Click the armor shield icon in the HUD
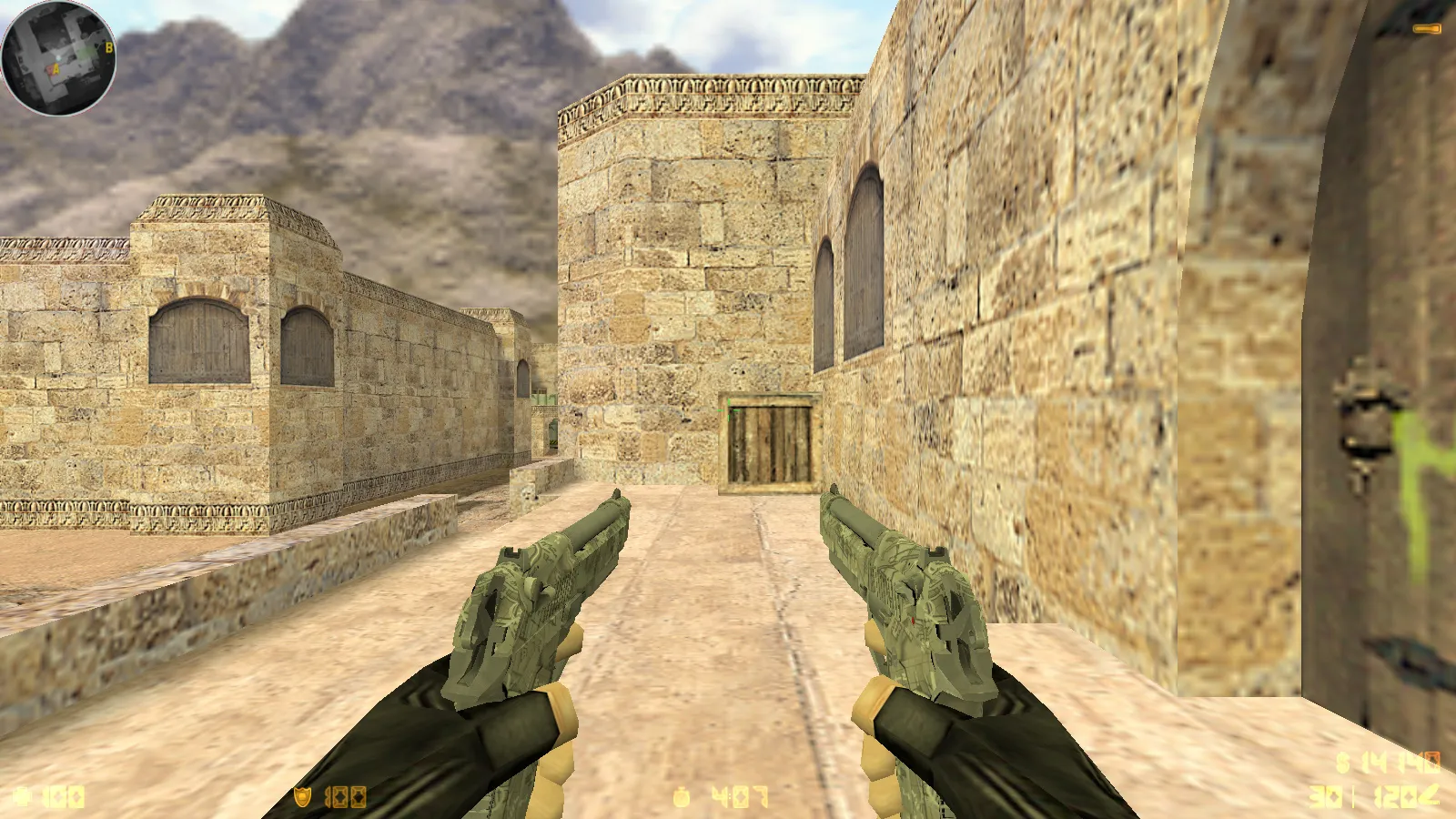 tap(303, 796)
